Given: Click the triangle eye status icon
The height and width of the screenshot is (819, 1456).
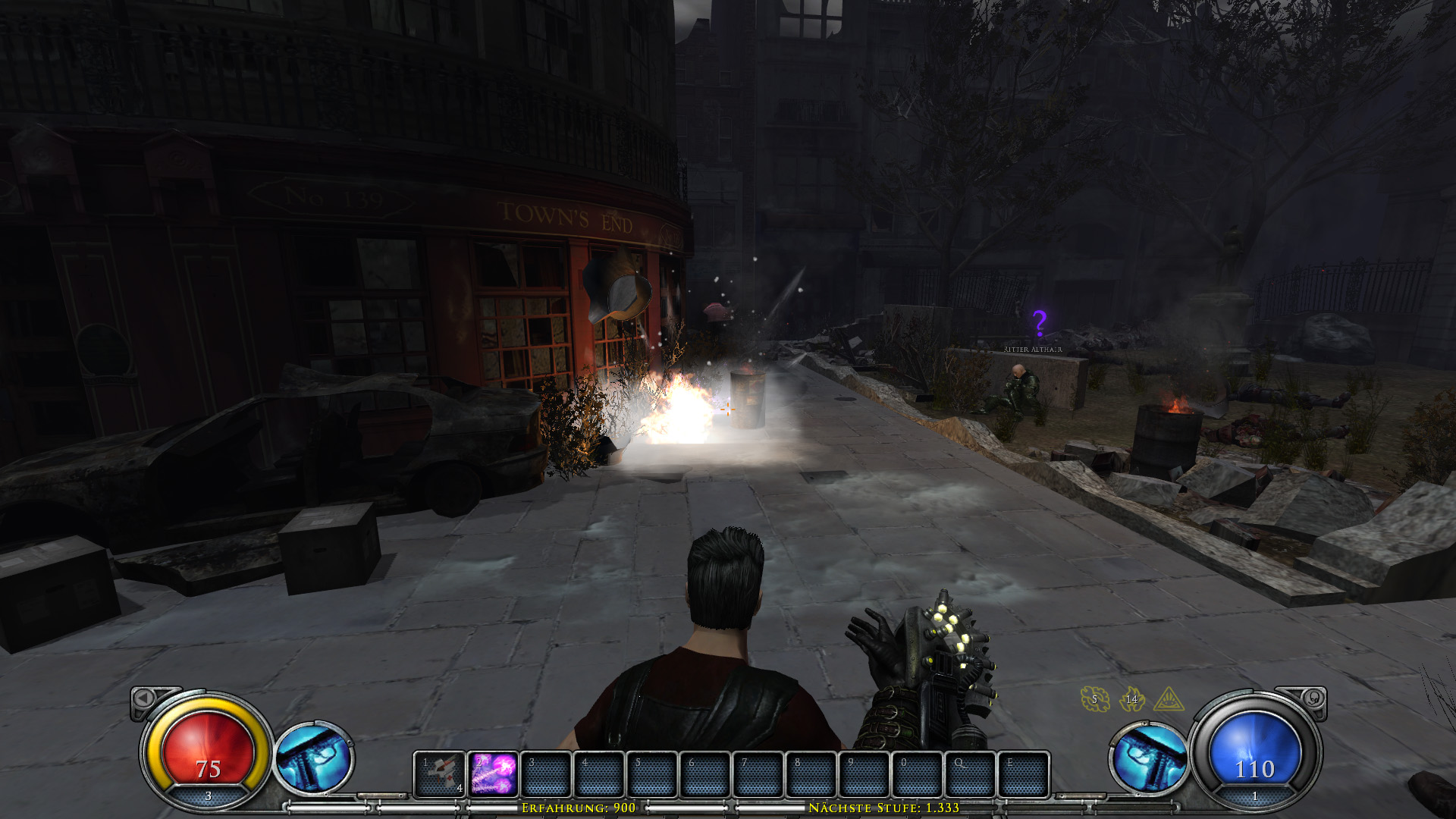Looking at the screenshot, I should point(1169,699).
